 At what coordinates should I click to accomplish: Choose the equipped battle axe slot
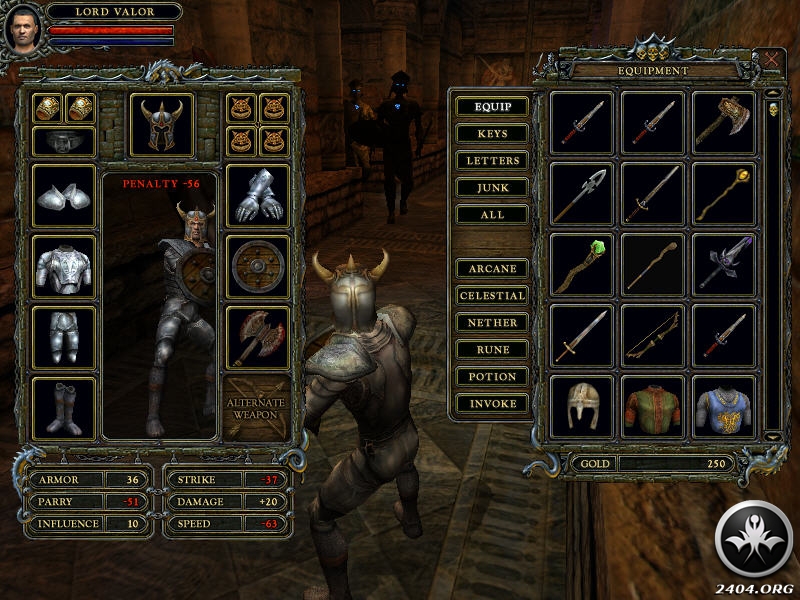point(258,337)
